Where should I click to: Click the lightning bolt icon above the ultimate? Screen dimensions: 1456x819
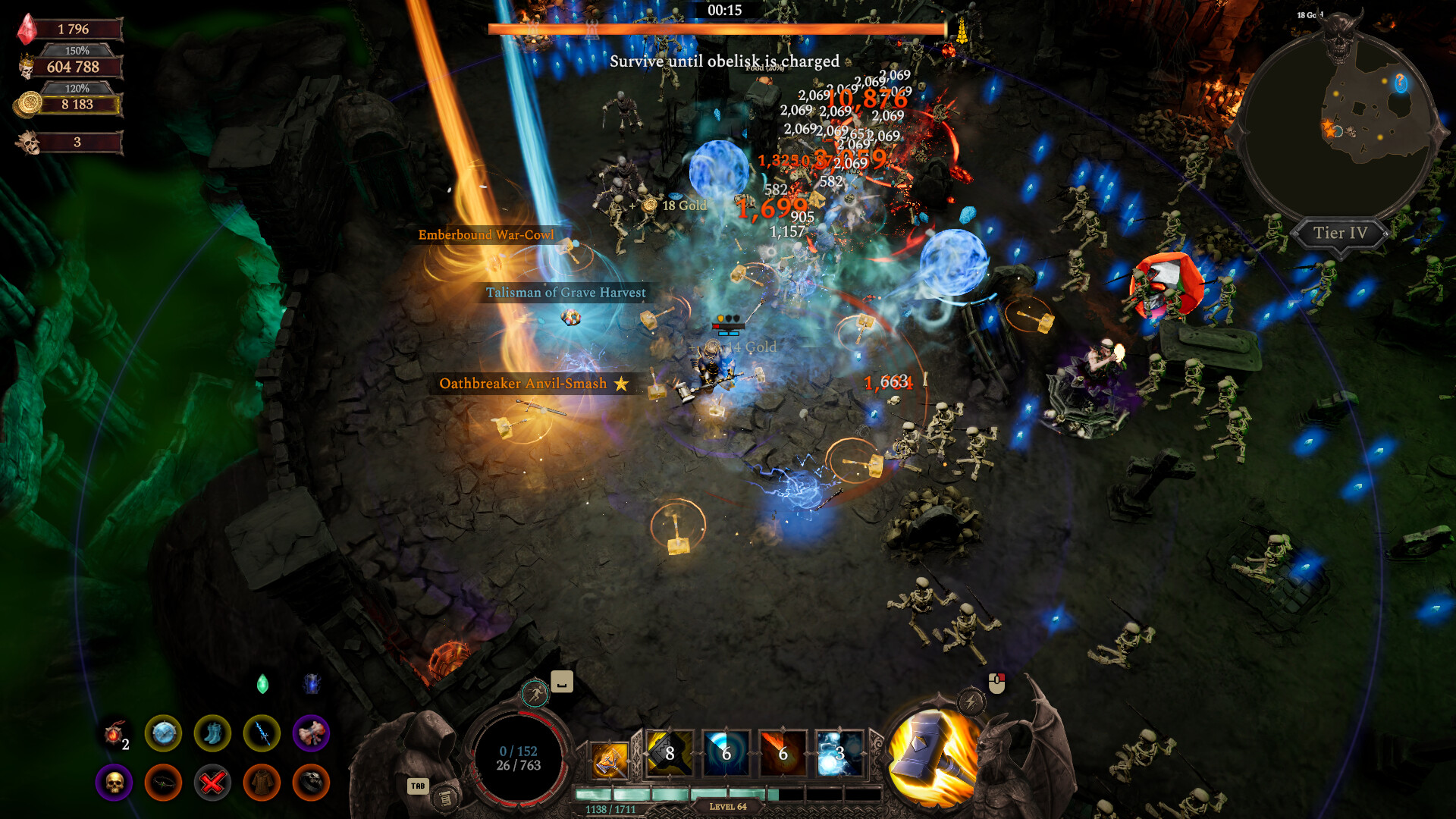tap(971, 702)
